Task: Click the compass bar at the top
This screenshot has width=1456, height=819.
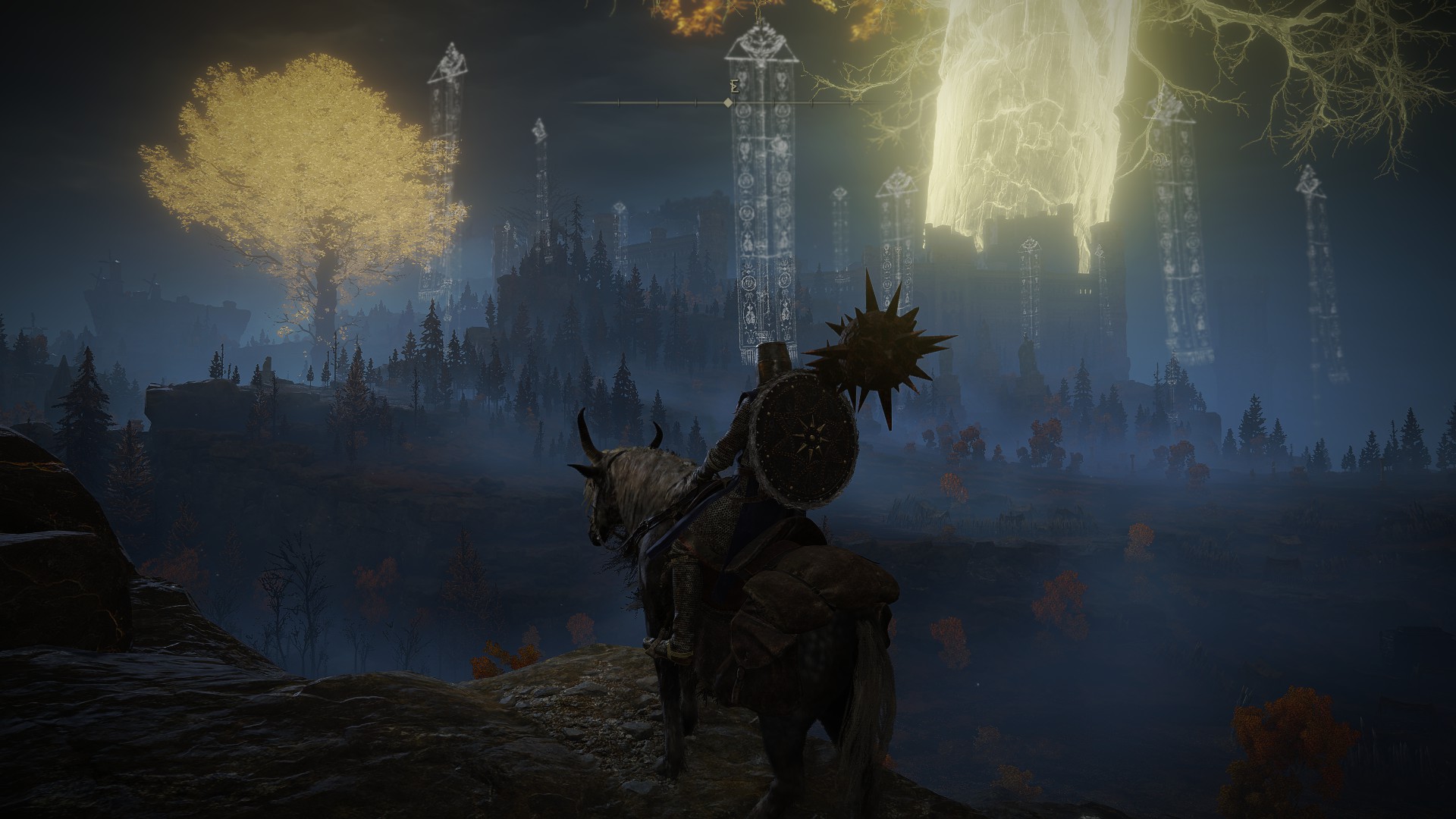Action: click(x=728, y=102)
